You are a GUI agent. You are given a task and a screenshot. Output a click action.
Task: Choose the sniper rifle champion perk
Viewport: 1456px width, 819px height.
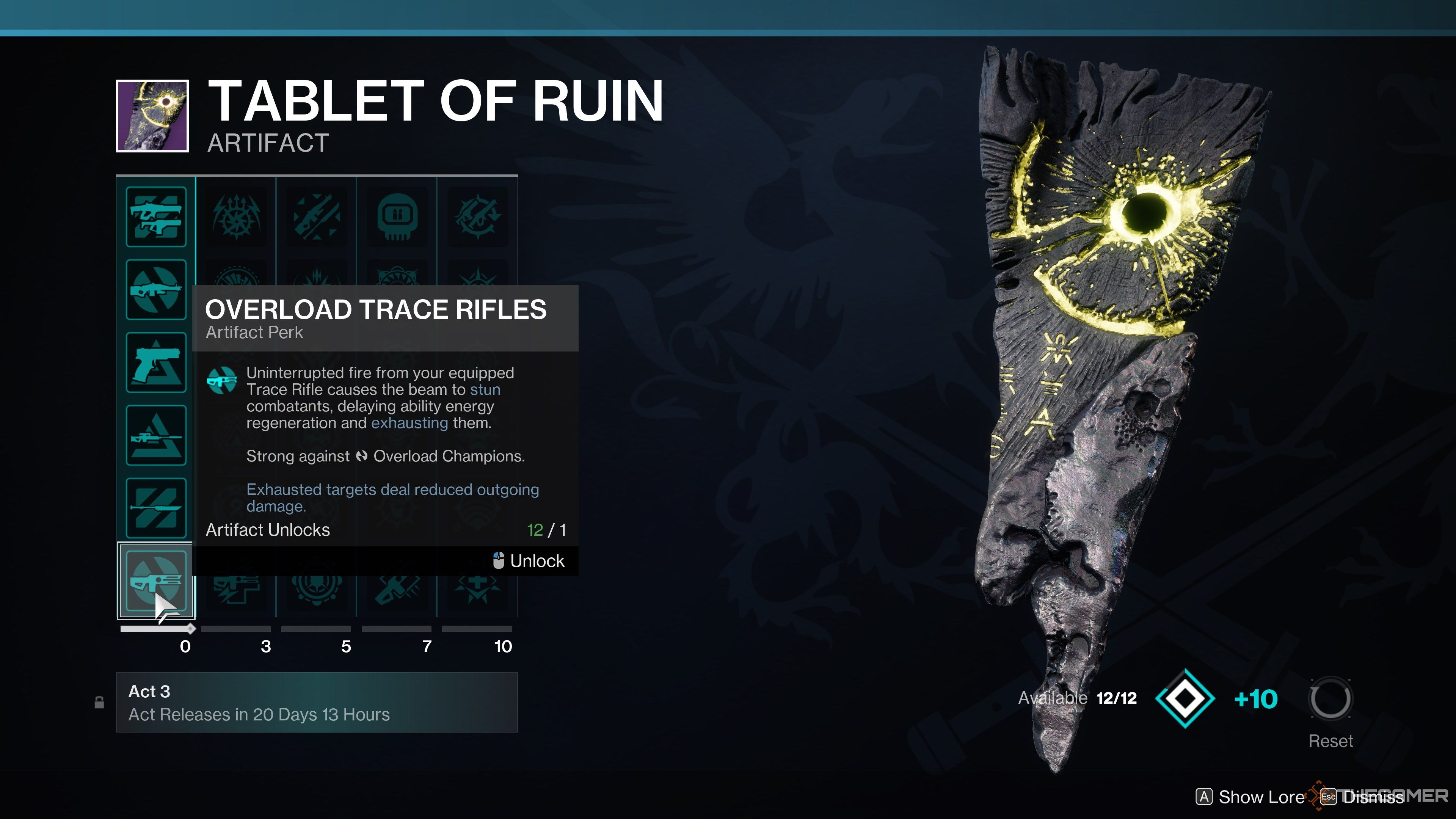[x=156, y=435]
